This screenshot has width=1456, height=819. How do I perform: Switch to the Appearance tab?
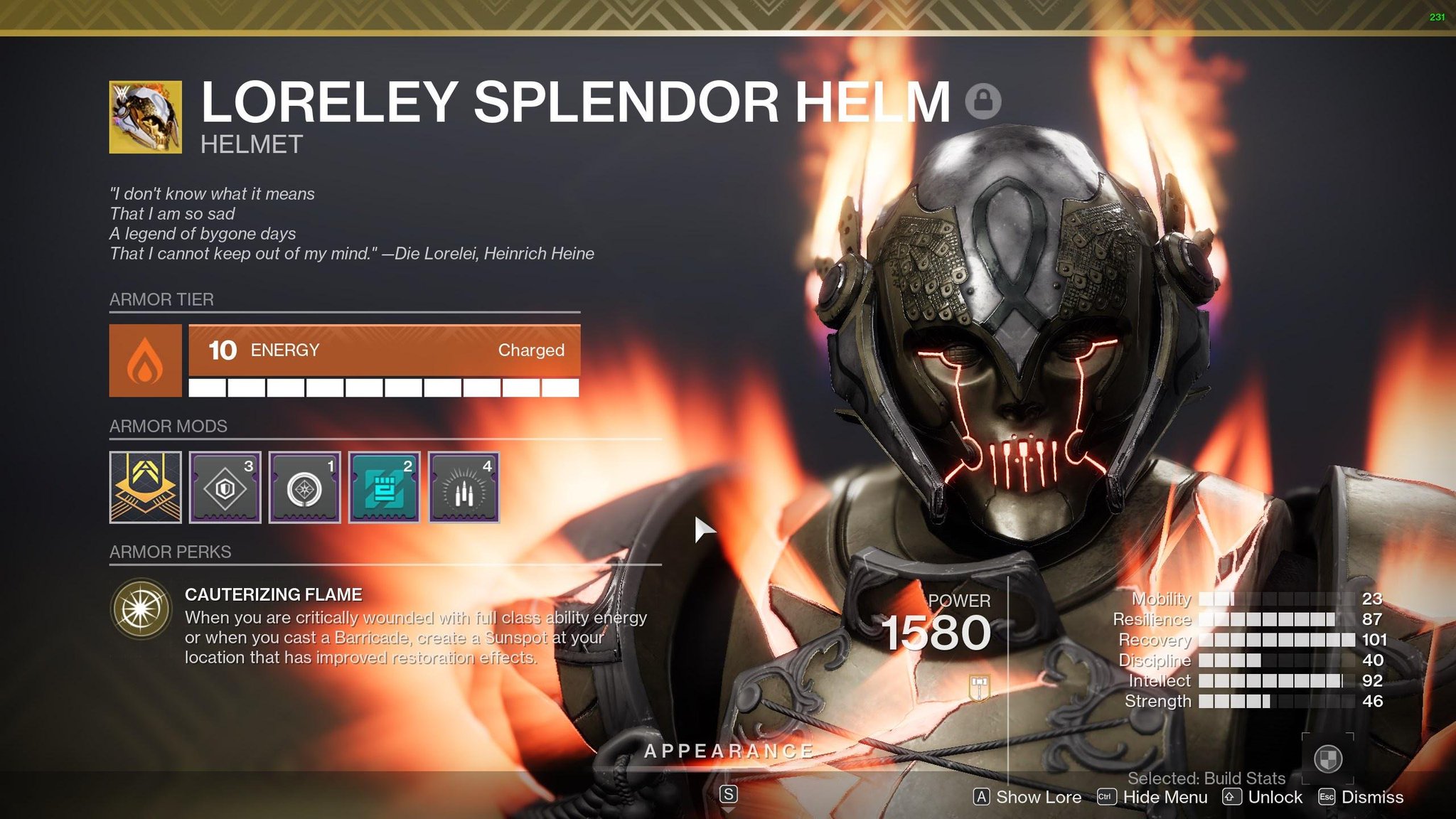728,749
